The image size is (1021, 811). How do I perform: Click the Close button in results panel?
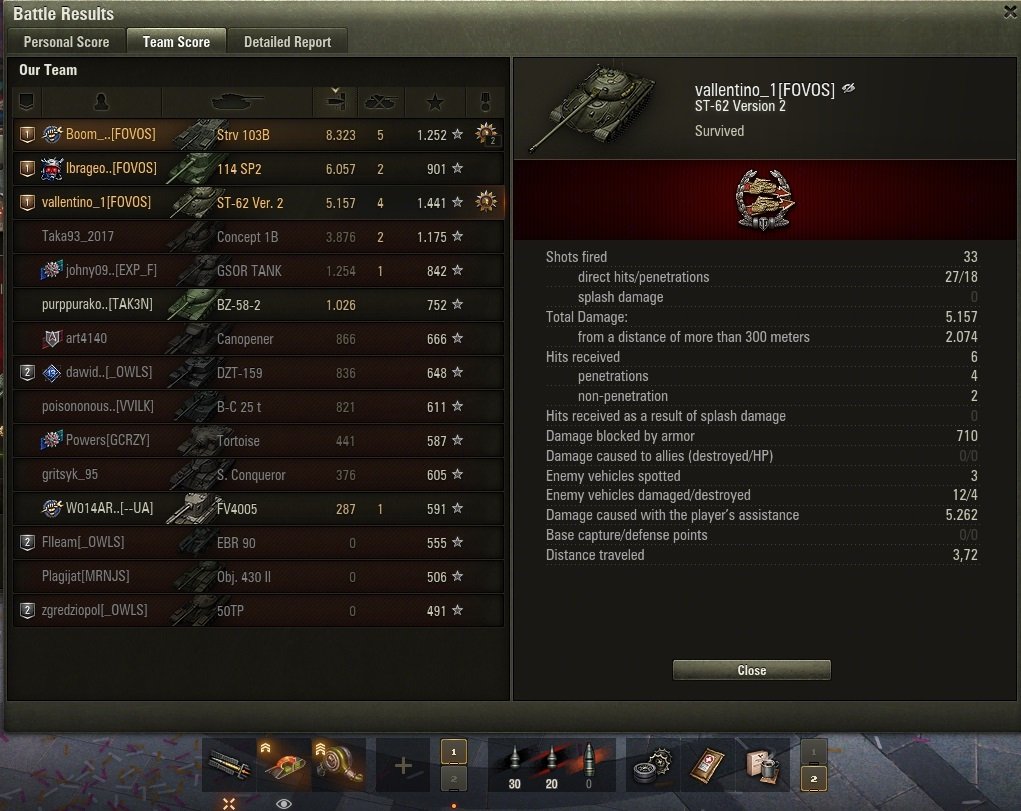pyautogui.click(x=751, y=670)
